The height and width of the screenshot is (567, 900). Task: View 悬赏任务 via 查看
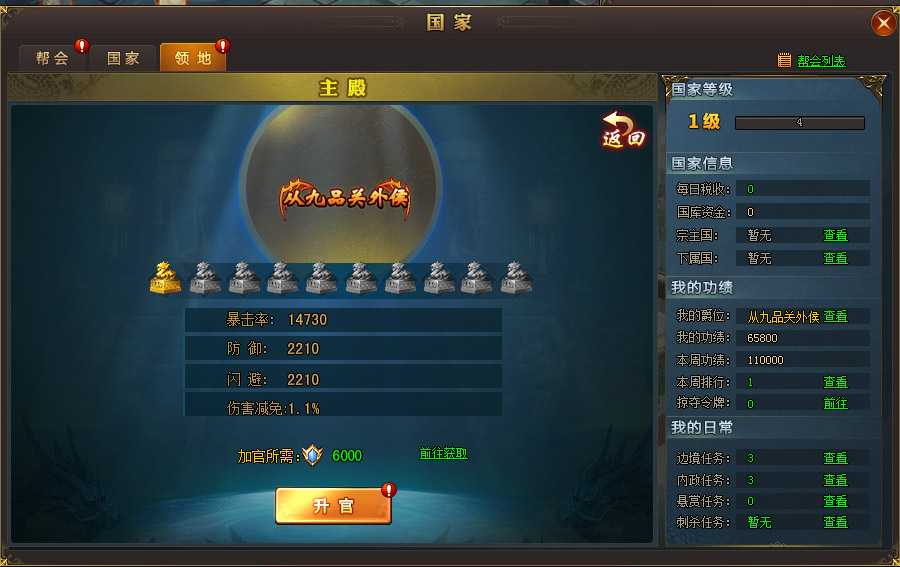click(835, 501)
